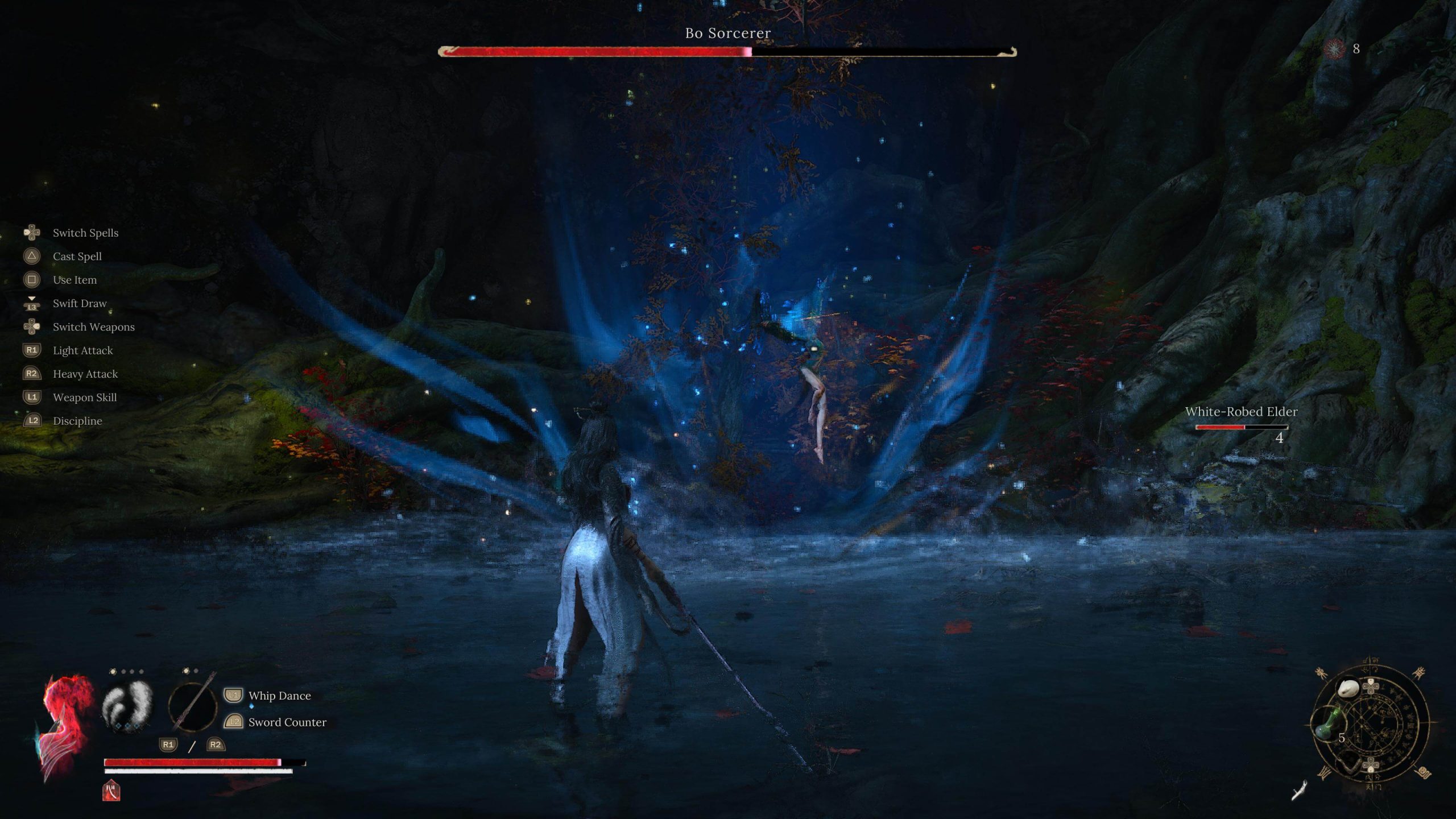This screenshot has height=819, width=1456.
Task: Click the Bo Sorcerer boss name
Action: (x=727, y=34)
